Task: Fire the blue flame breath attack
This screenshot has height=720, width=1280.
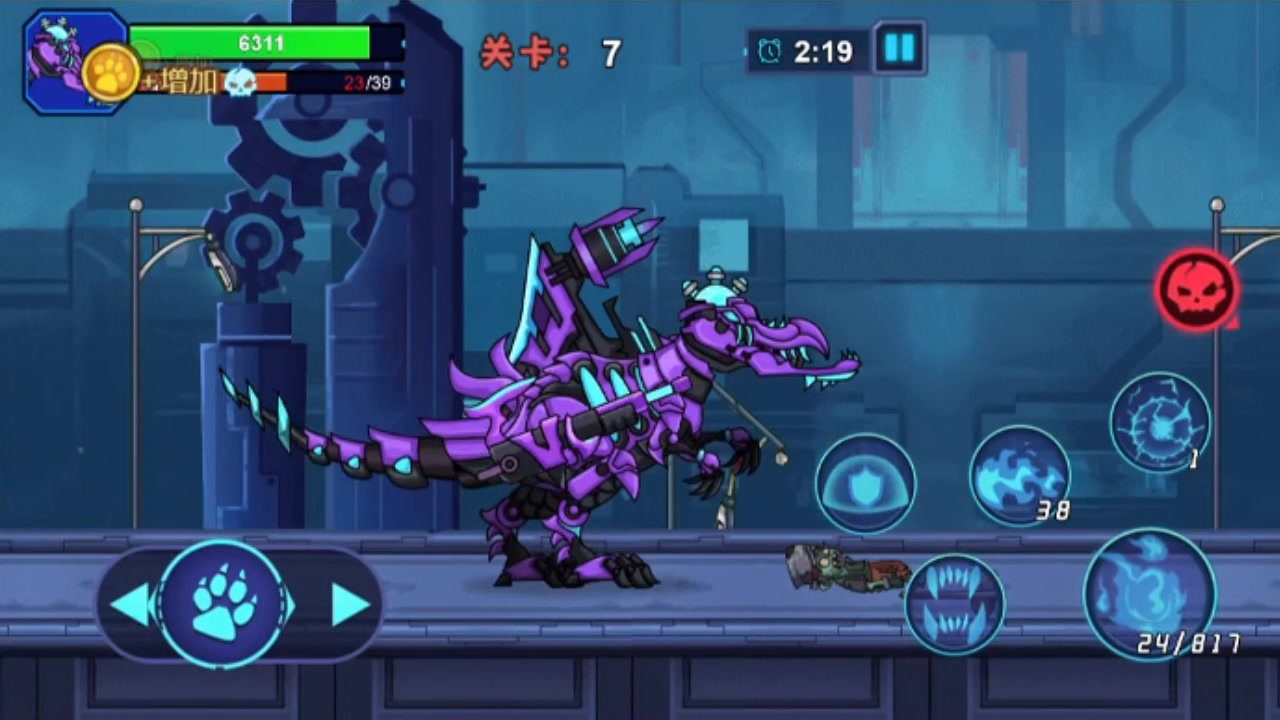Action: 1149,594
